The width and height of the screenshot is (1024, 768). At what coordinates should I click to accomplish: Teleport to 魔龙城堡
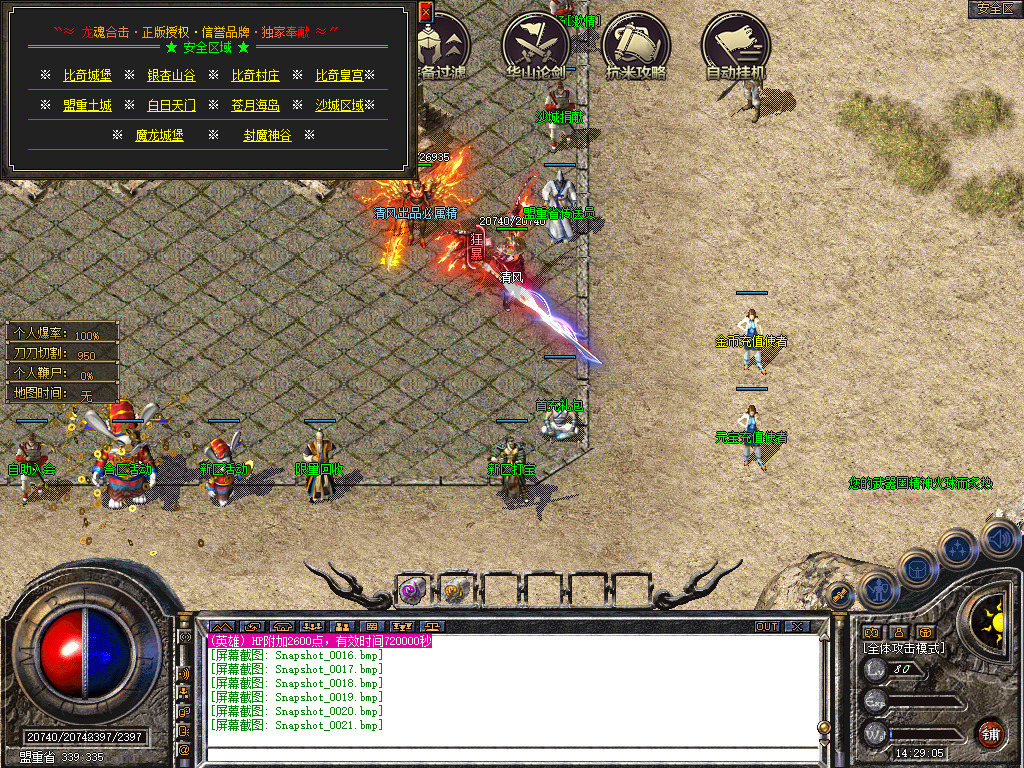click(159, 135)
